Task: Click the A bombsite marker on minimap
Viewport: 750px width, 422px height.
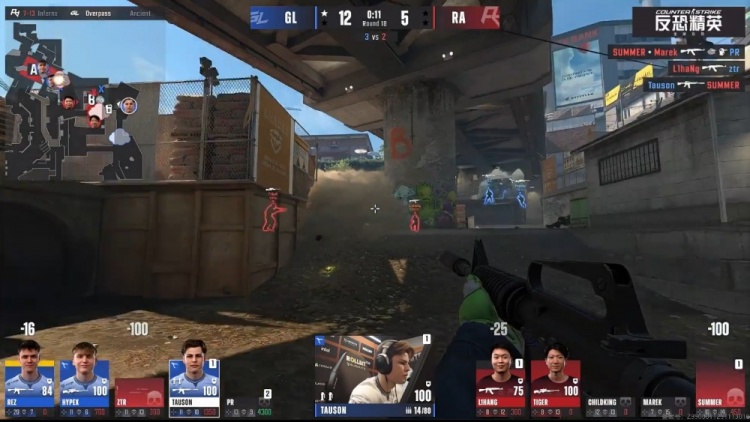Action: pos(33,70)
